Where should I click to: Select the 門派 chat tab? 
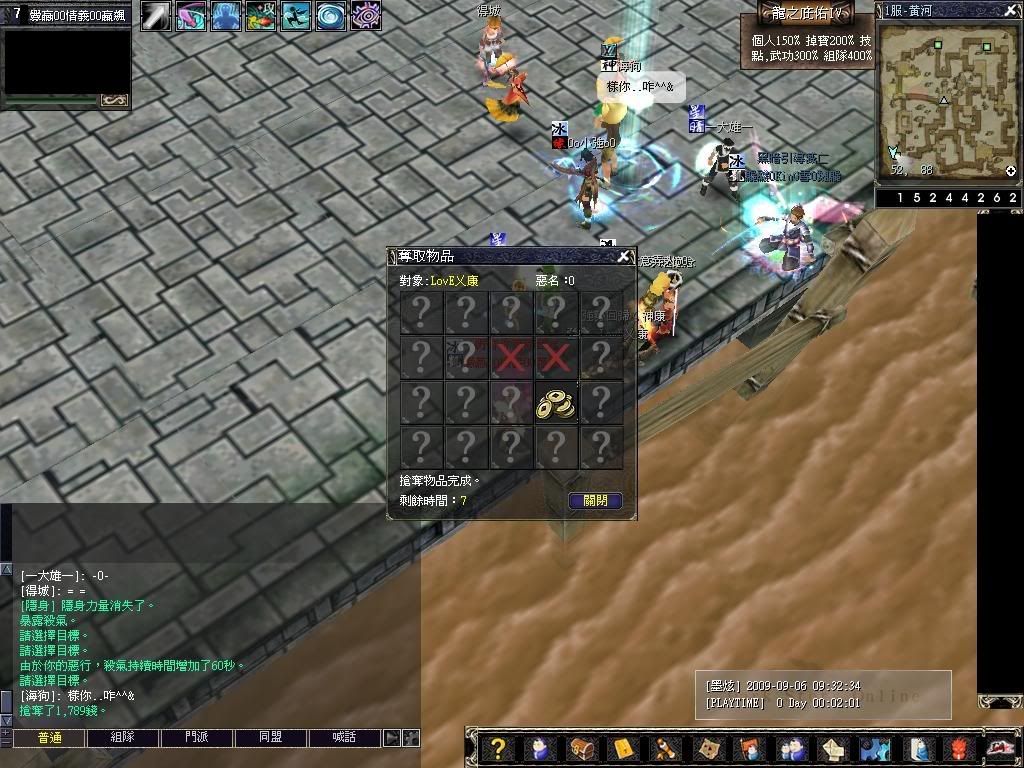click(x=197, y=738)
